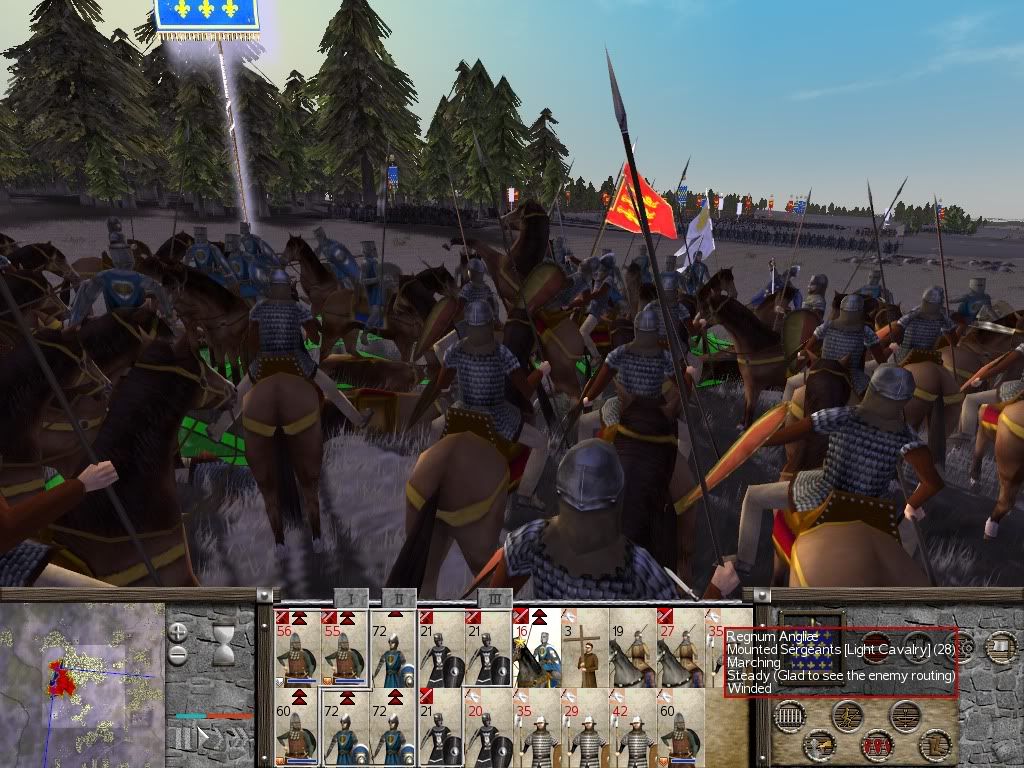Choose the row-of-lines formation button
Image resolution: width=1024 pixels, height=768 pixels.
[791, 716]
